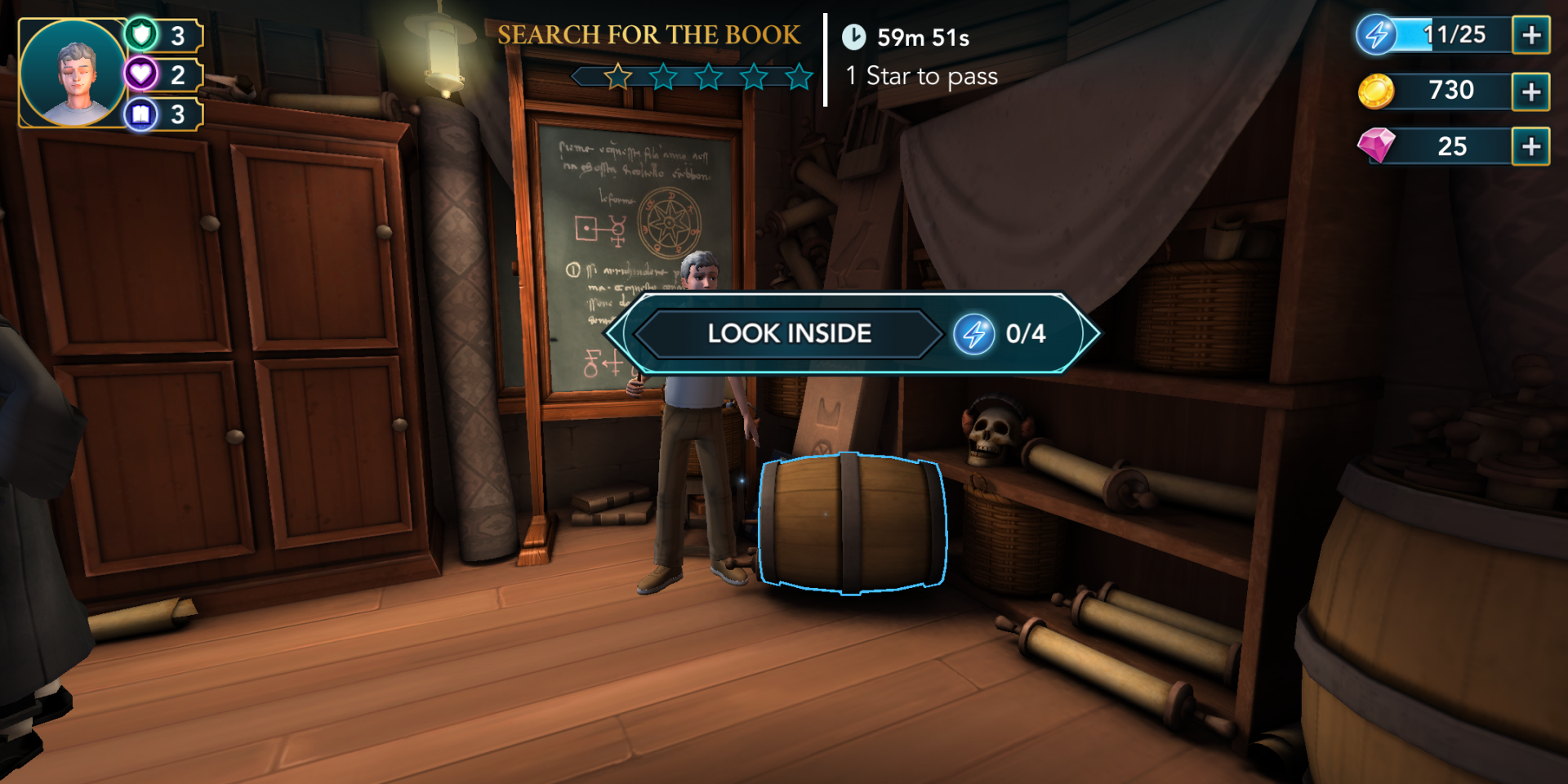
Task: Tap the star progress bar
Action: point(694,78)
